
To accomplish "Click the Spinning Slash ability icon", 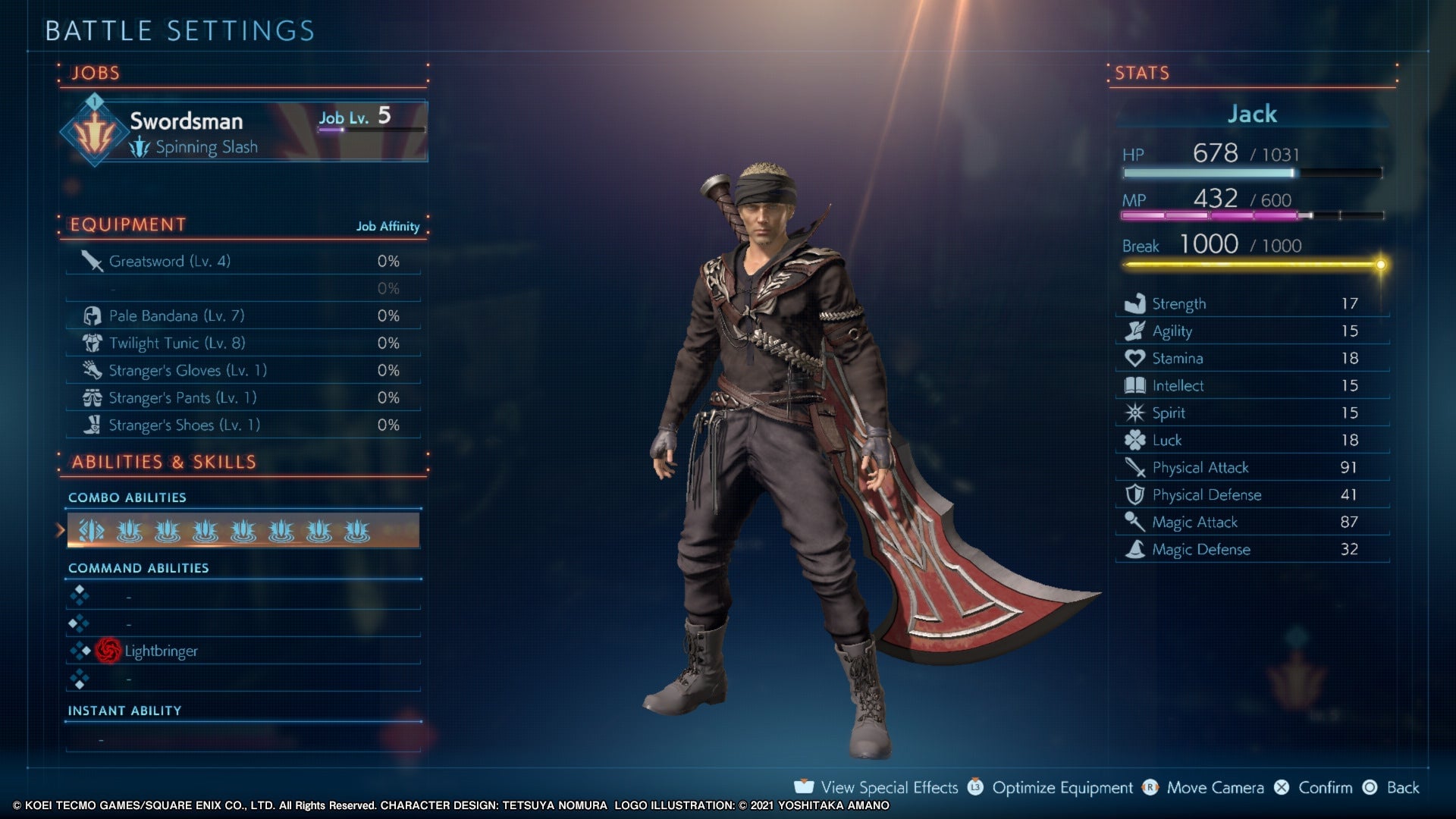I will [x=139, y=146].
